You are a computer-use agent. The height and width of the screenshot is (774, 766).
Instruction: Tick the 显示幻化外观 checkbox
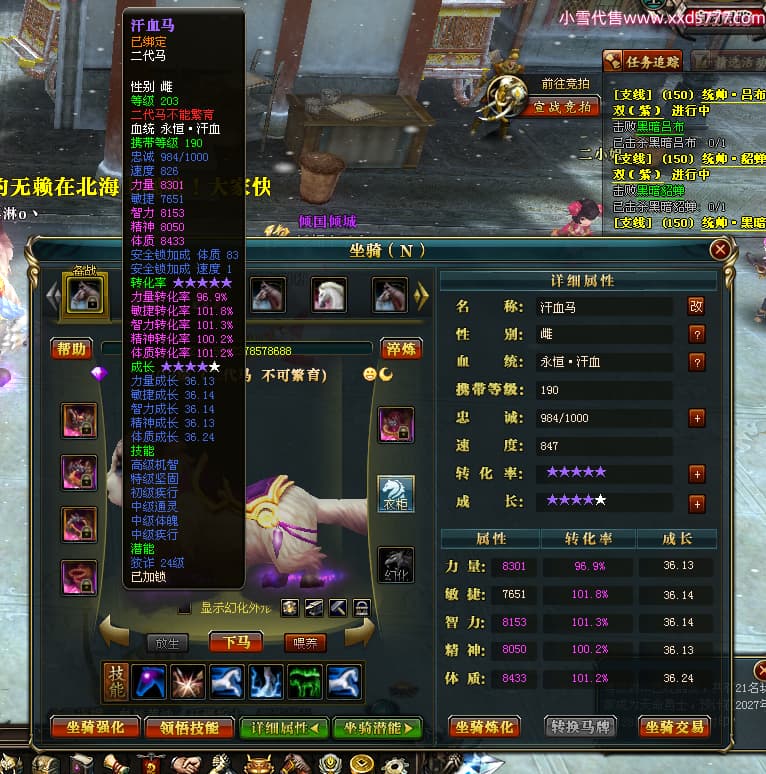click(184, 607)
